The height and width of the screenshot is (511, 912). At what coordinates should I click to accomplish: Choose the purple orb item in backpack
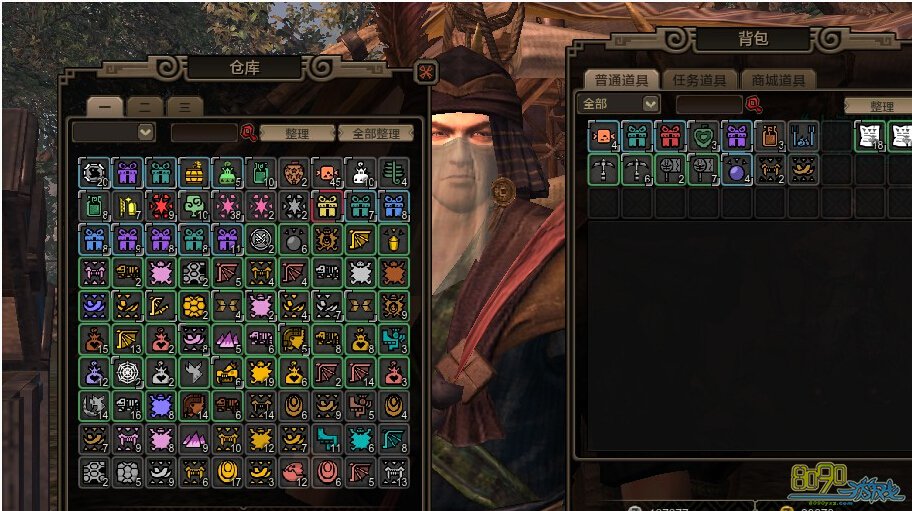[736, 169]
